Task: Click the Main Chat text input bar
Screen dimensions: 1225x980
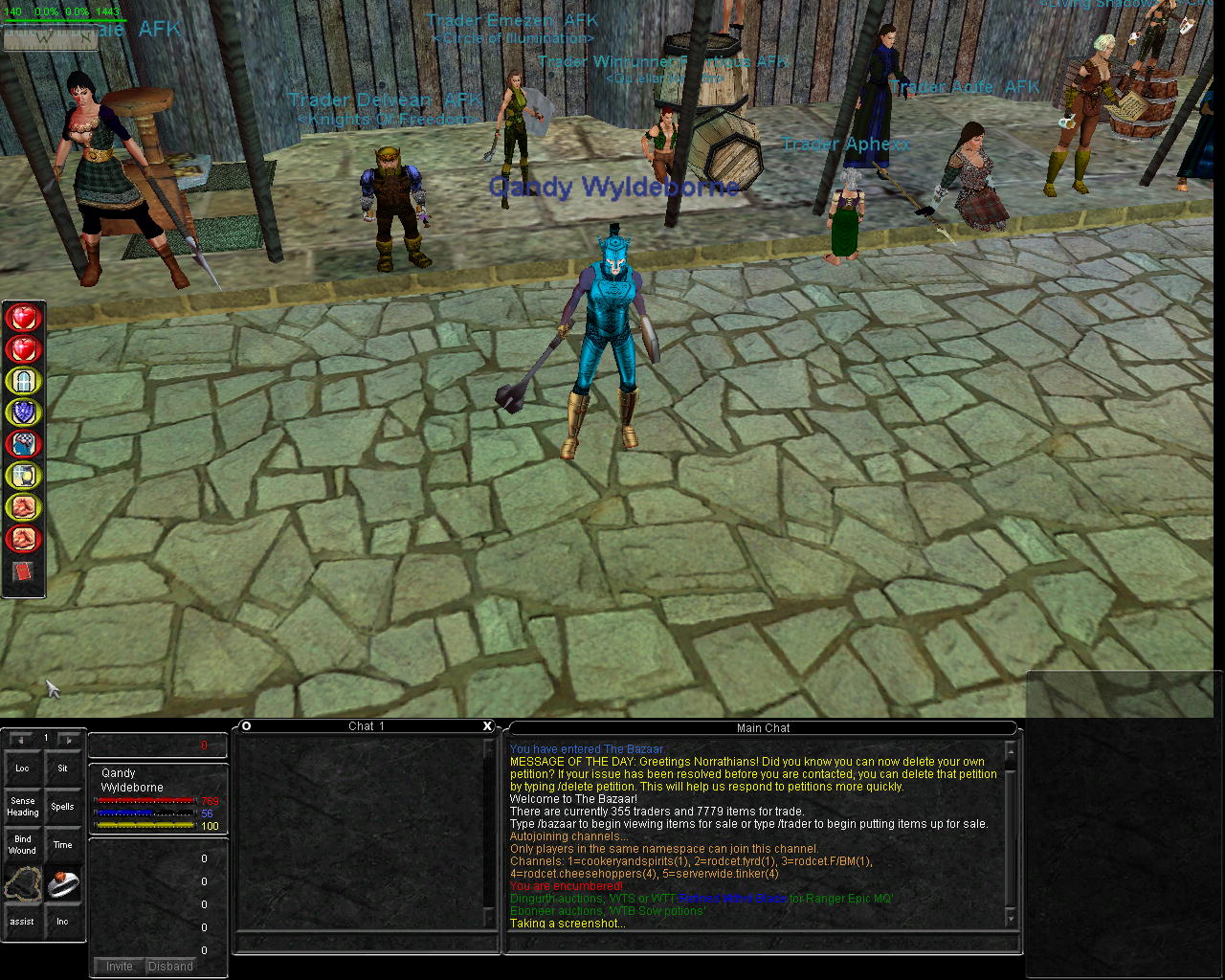Action: 756,944
